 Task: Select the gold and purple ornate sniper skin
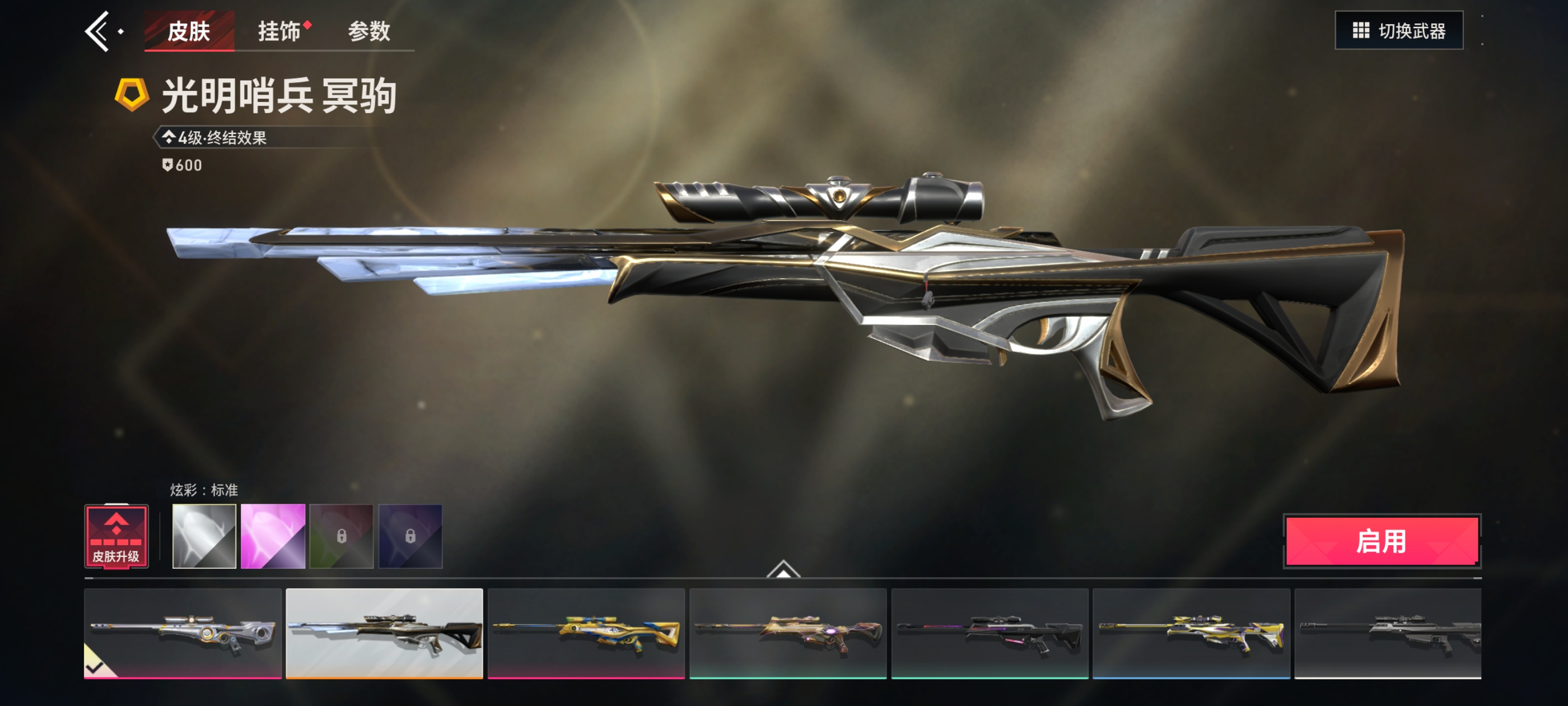click(x=788, y=633)
